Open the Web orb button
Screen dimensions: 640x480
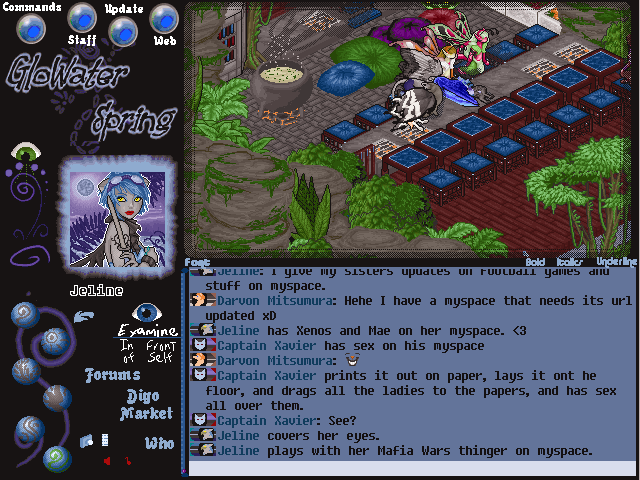click(164, 19)
